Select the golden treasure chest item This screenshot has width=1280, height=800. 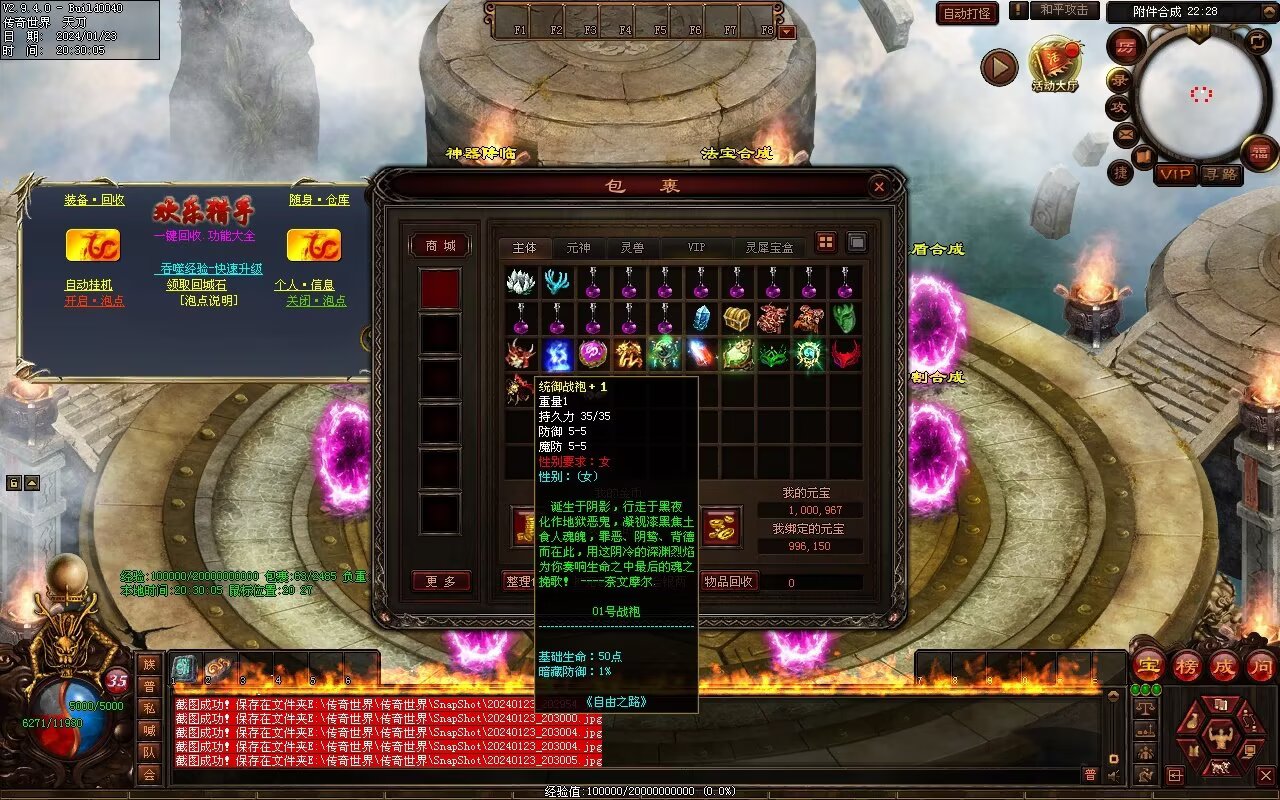click(x=737, y=319)
